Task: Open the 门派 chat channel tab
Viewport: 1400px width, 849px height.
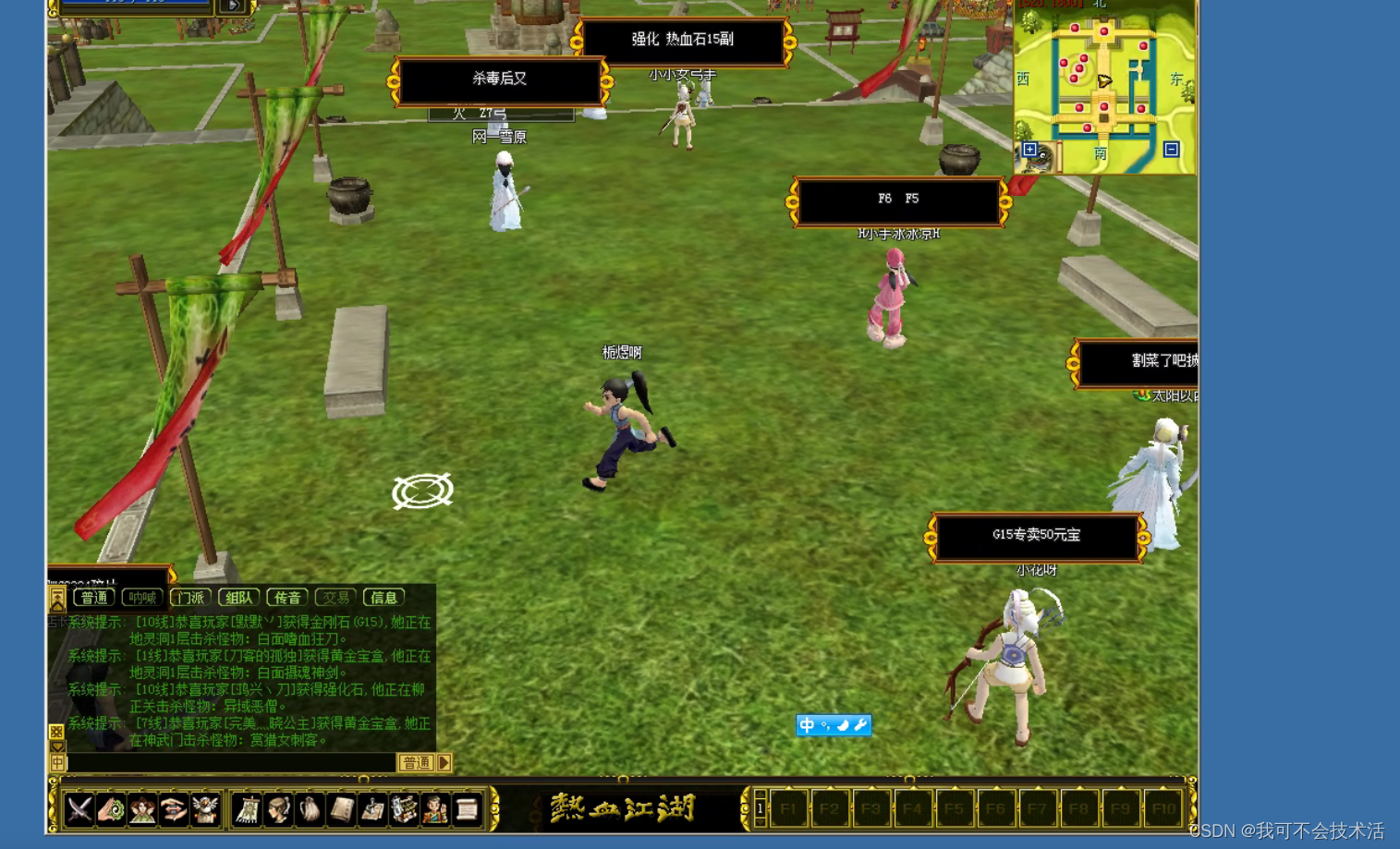Action: 190,598
